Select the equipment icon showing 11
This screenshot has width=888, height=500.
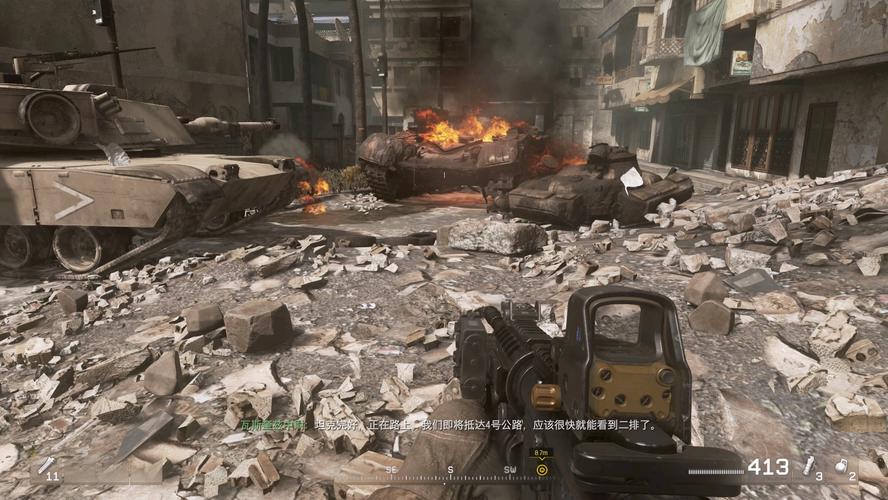[x=45, y=465]
